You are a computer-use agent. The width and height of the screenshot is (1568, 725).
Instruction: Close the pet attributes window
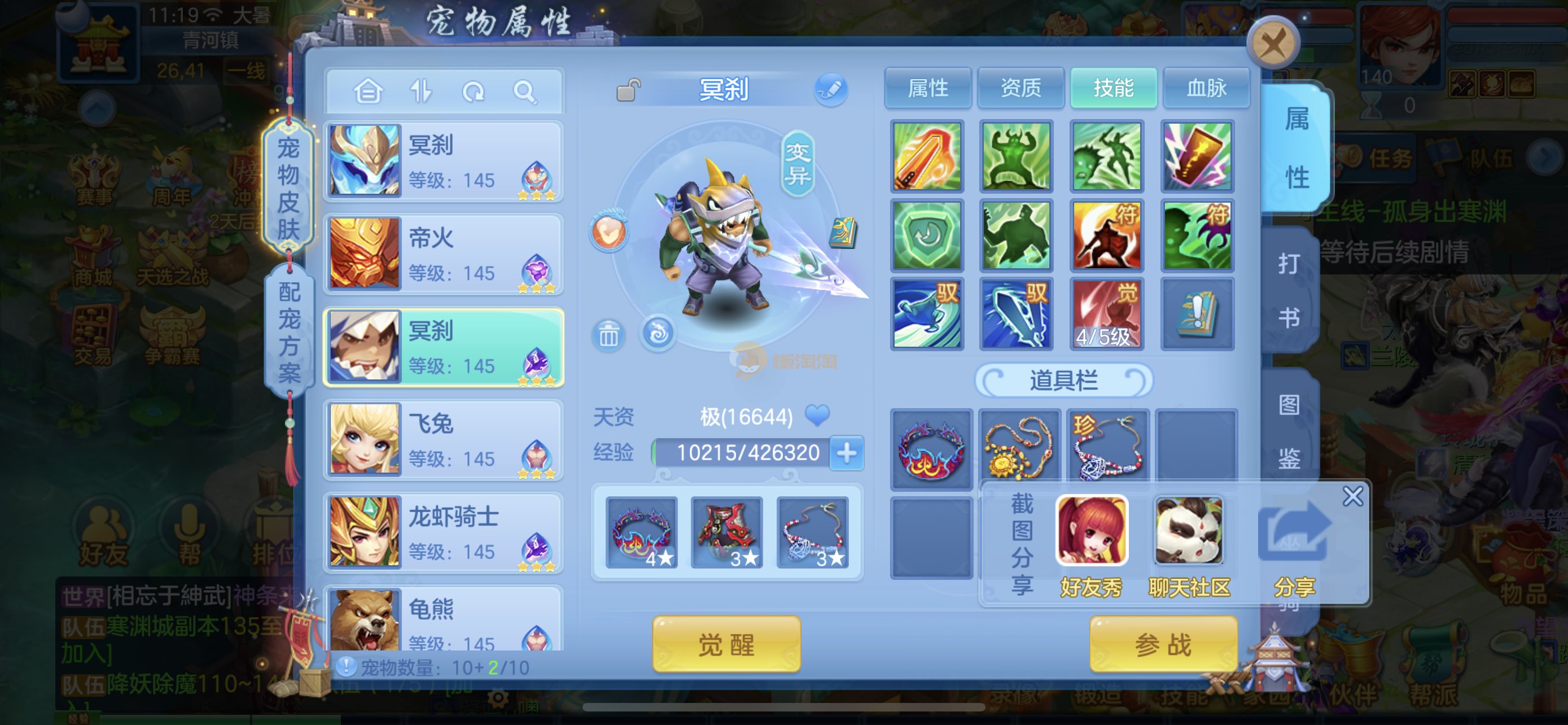1273,43
